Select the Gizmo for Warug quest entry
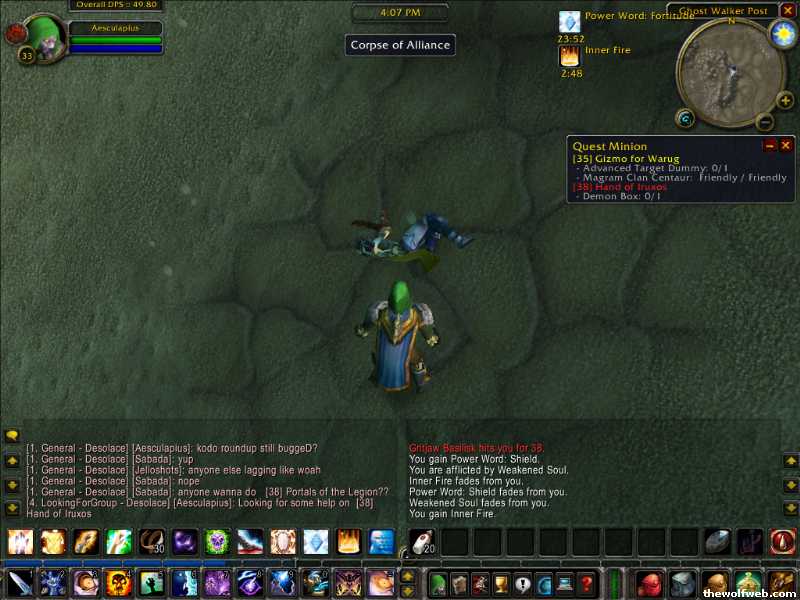Image resolution: width=800 pixels, height=600 pixels. tap(626, 159)
